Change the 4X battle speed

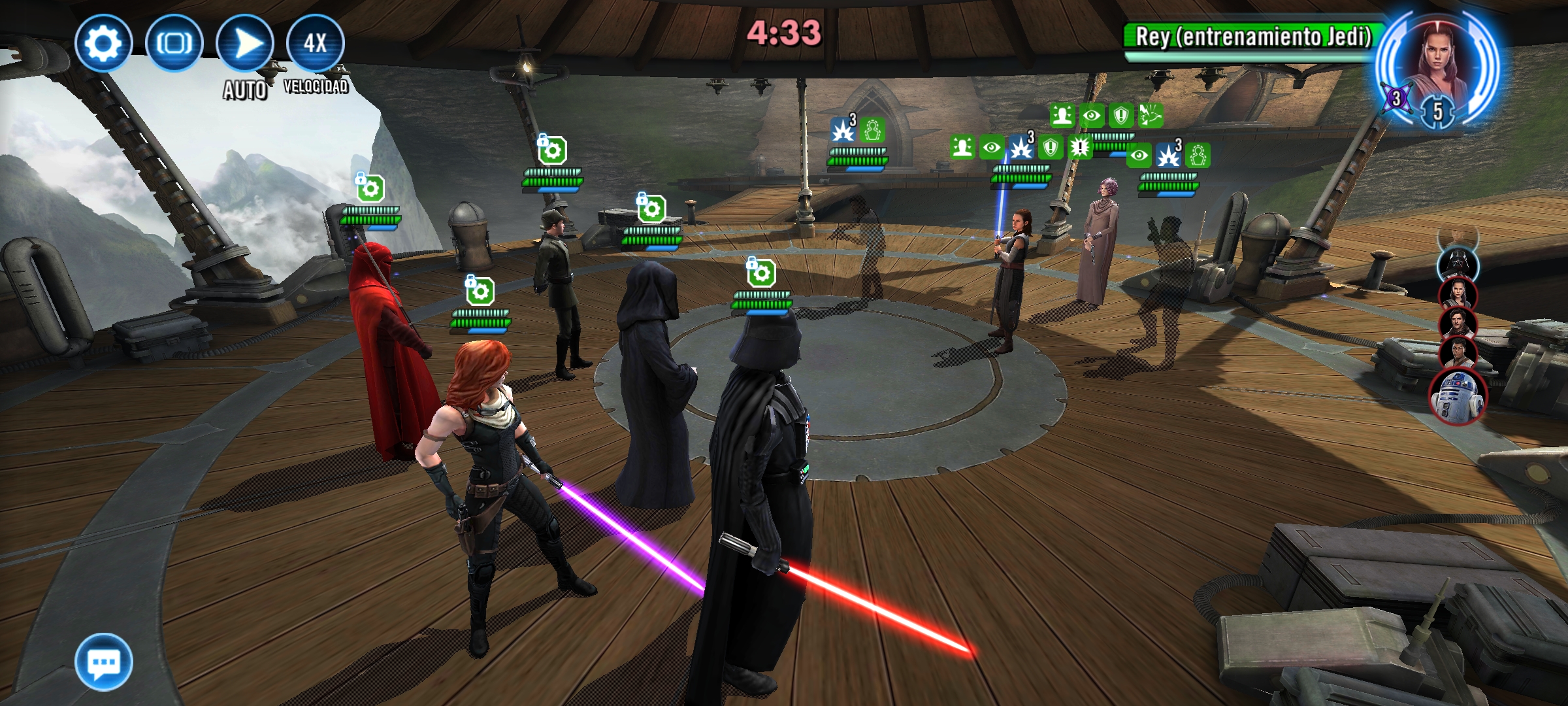tap(315, 43)
